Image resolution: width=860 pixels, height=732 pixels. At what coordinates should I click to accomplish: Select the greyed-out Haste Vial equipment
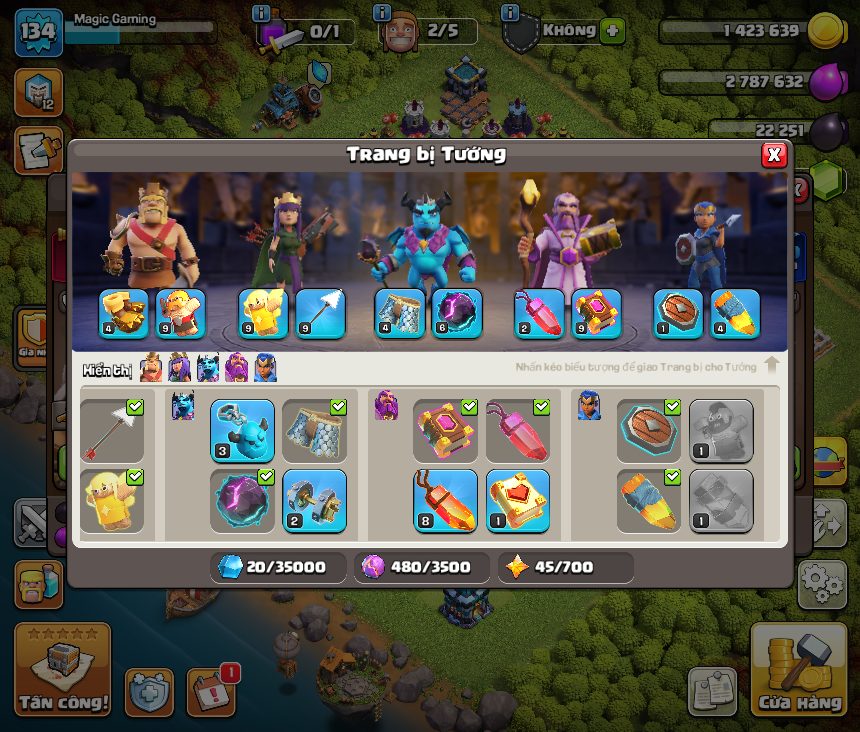[720, 500]
